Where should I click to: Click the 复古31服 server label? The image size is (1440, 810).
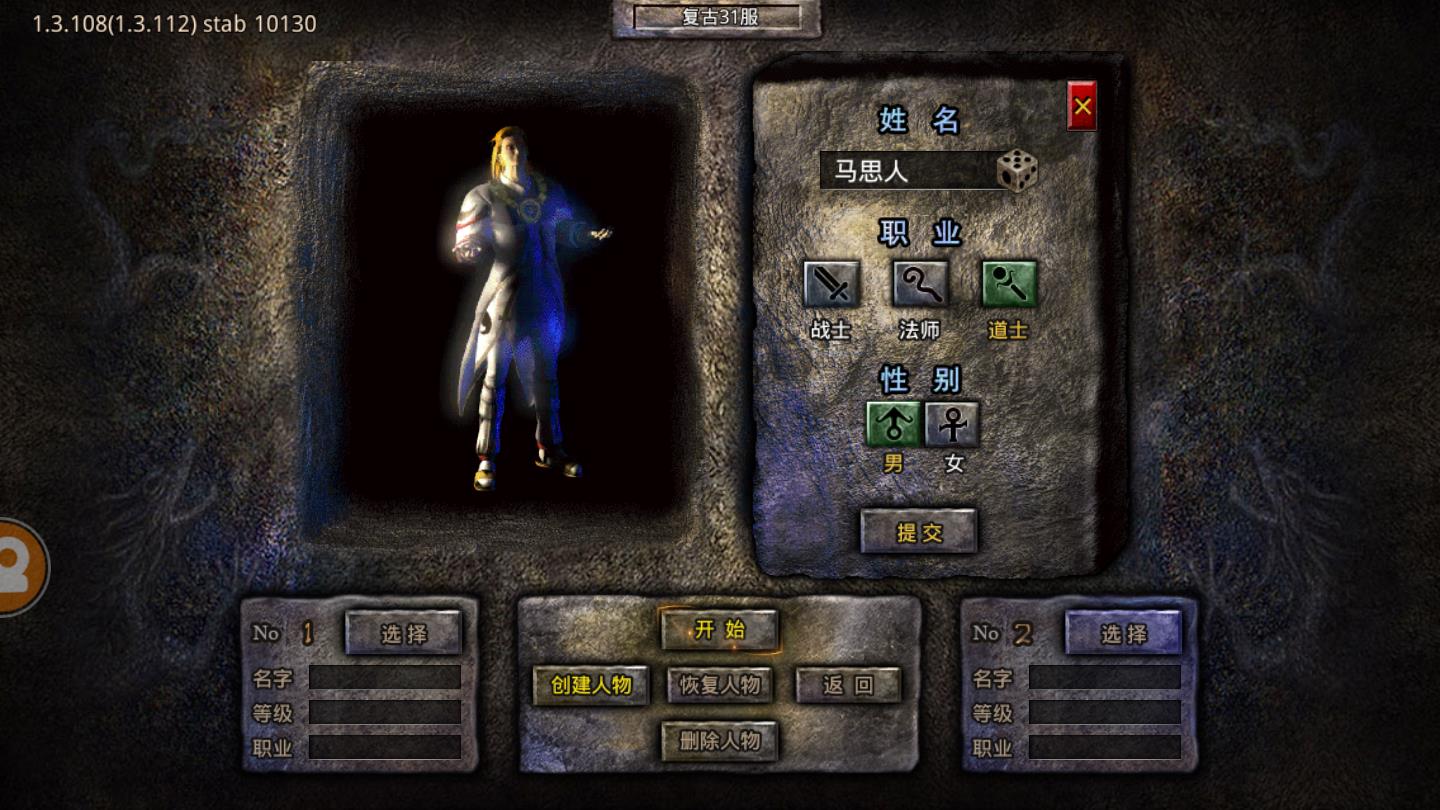coord(717,17)
